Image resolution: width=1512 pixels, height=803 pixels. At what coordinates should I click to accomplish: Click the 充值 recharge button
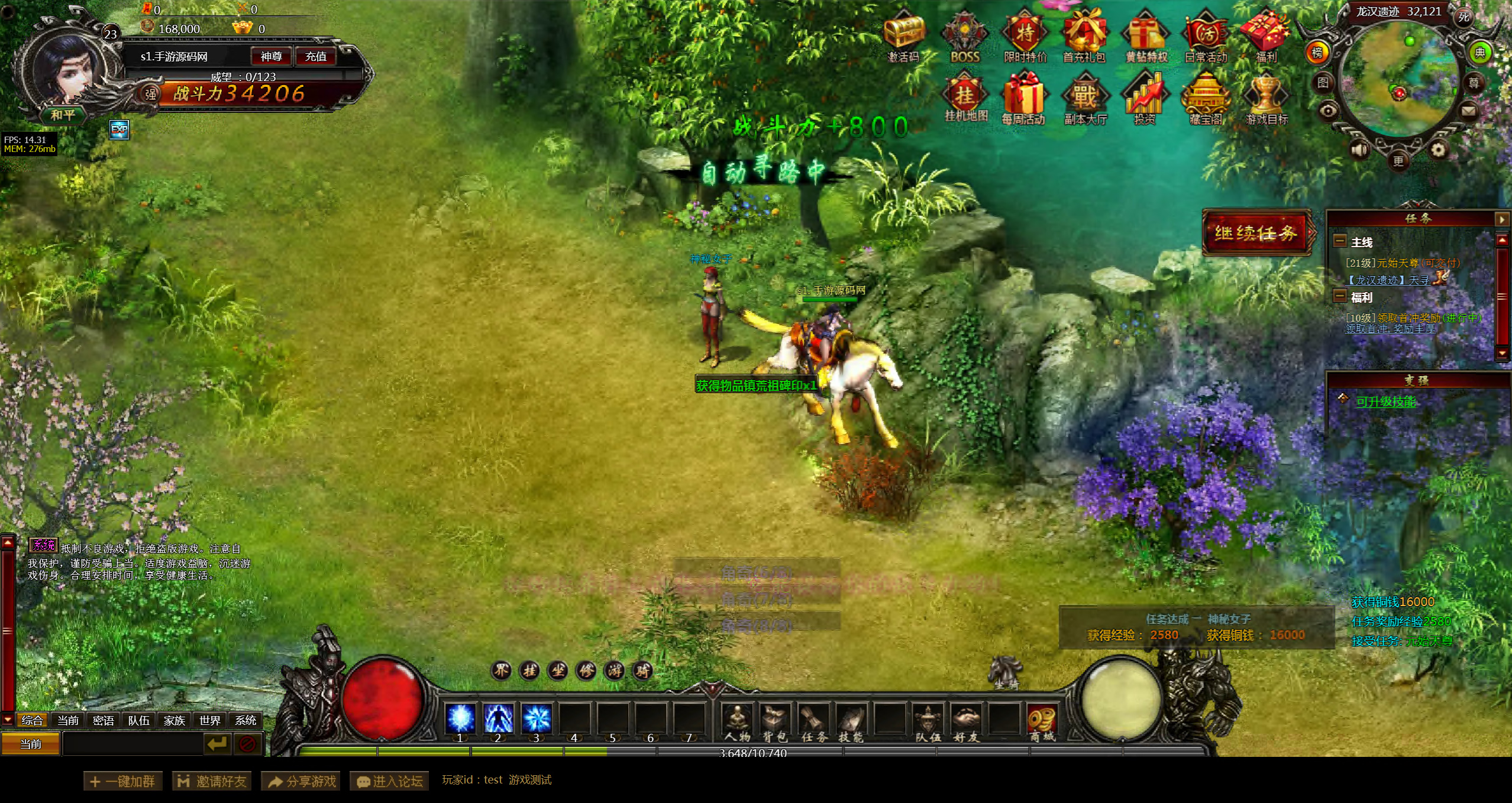[315, 57]
